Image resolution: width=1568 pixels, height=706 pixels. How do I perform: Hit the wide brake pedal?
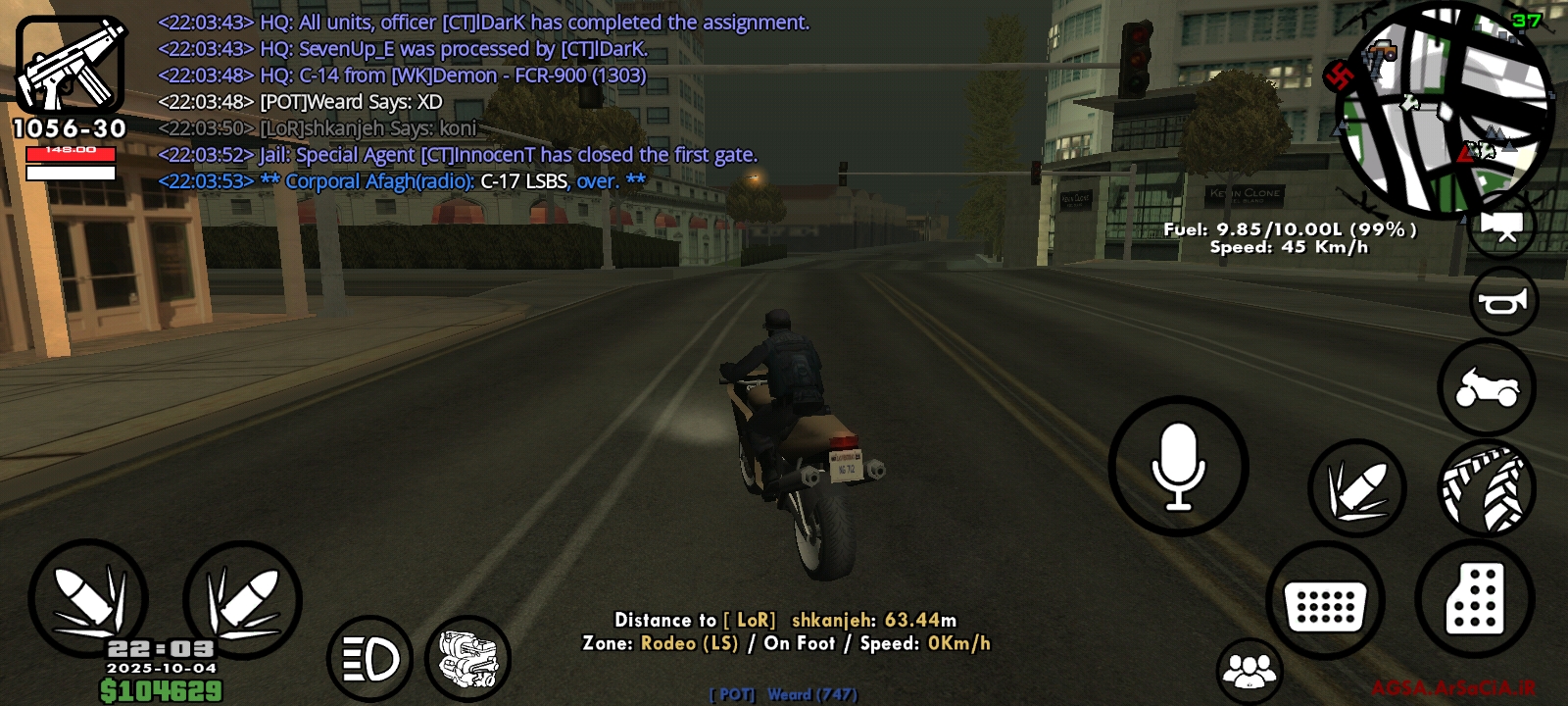(x=1325, y=599)
